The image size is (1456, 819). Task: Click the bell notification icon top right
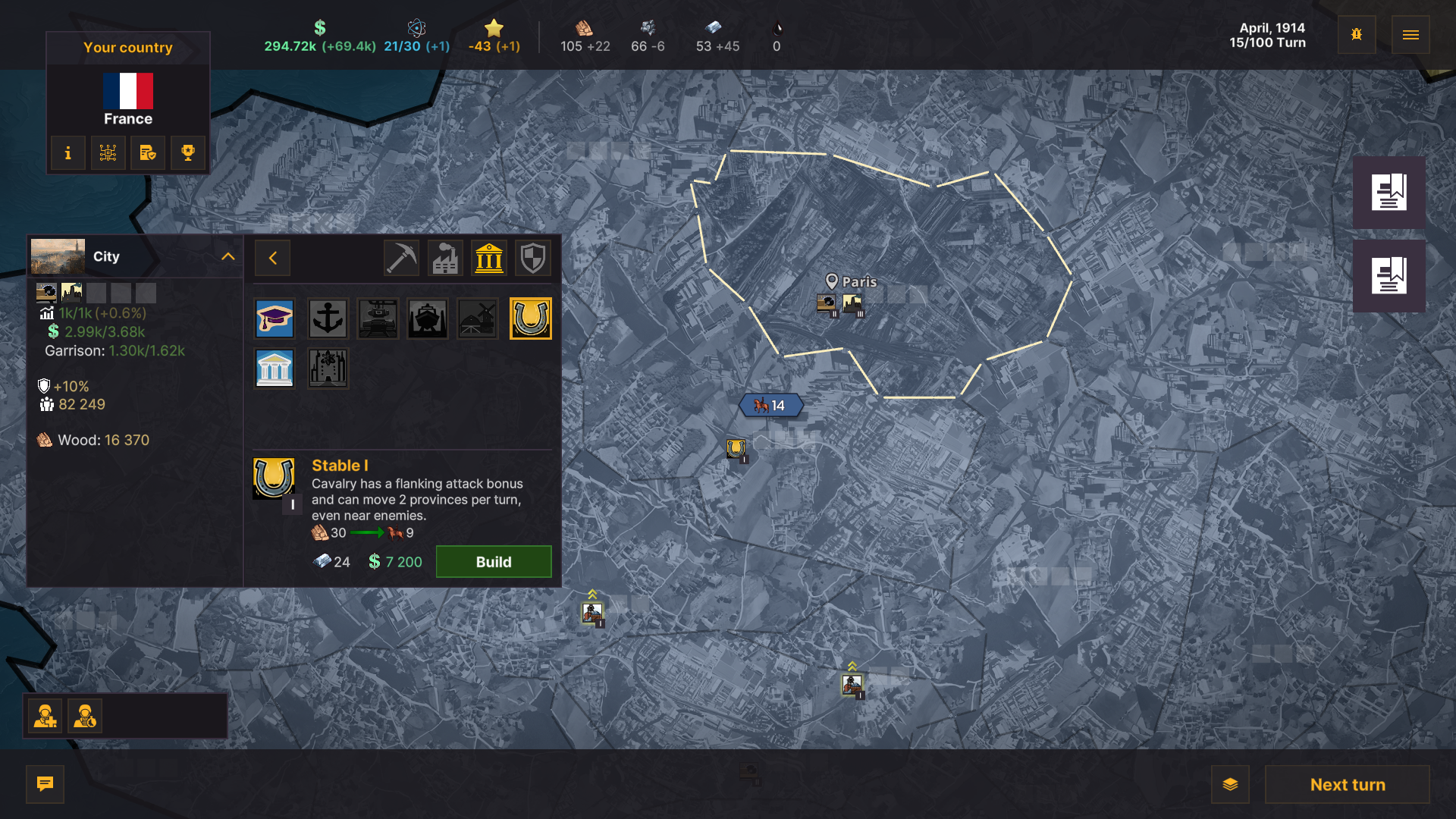(1357, 34)
